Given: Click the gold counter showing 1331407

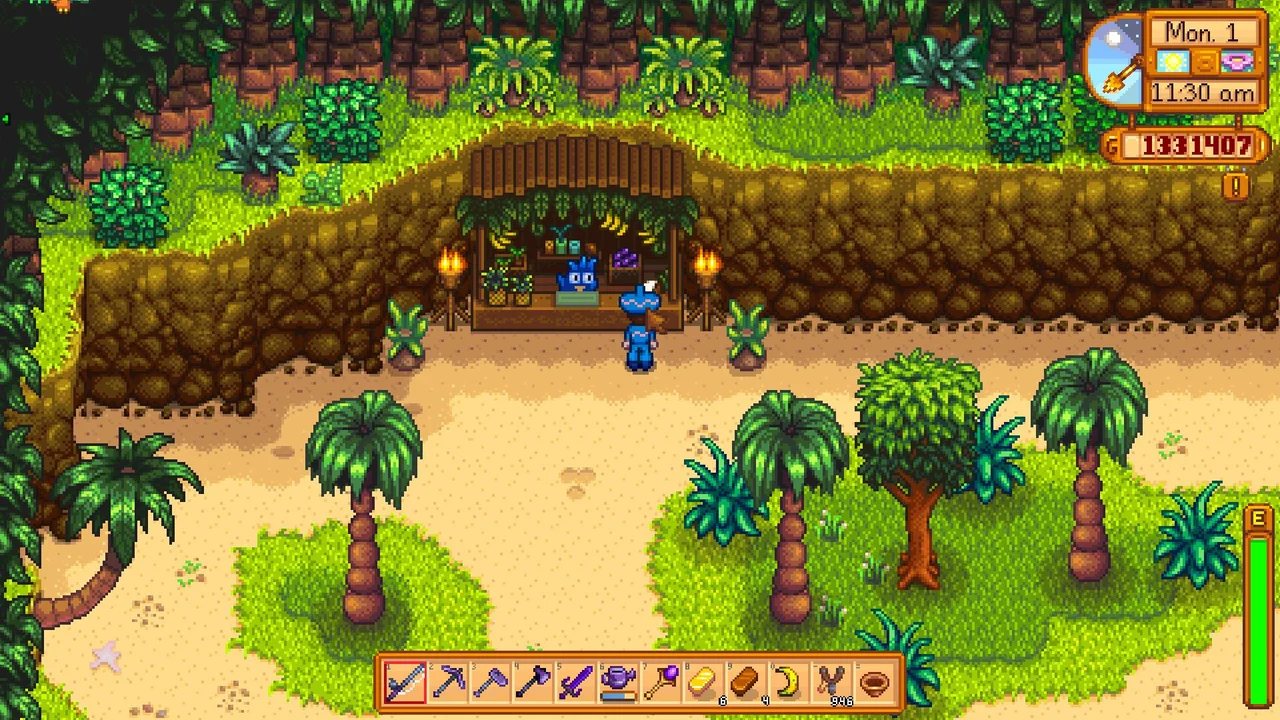Looking at the screenshot, I should point(1196,145).
